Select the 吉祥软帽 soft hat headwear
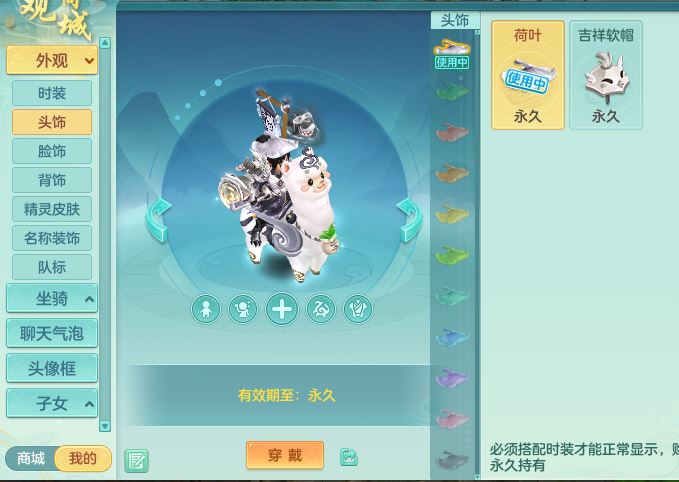 (x=605, y=76)
